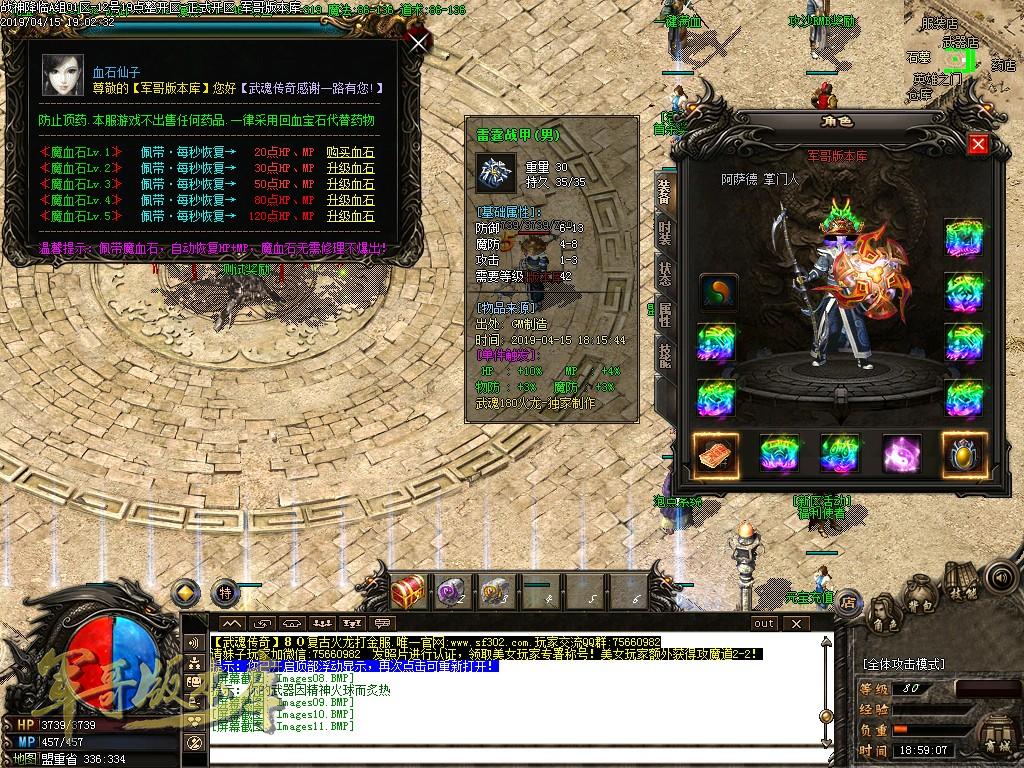Close the blood stone fairy dialogue

(x=419, y=41)
